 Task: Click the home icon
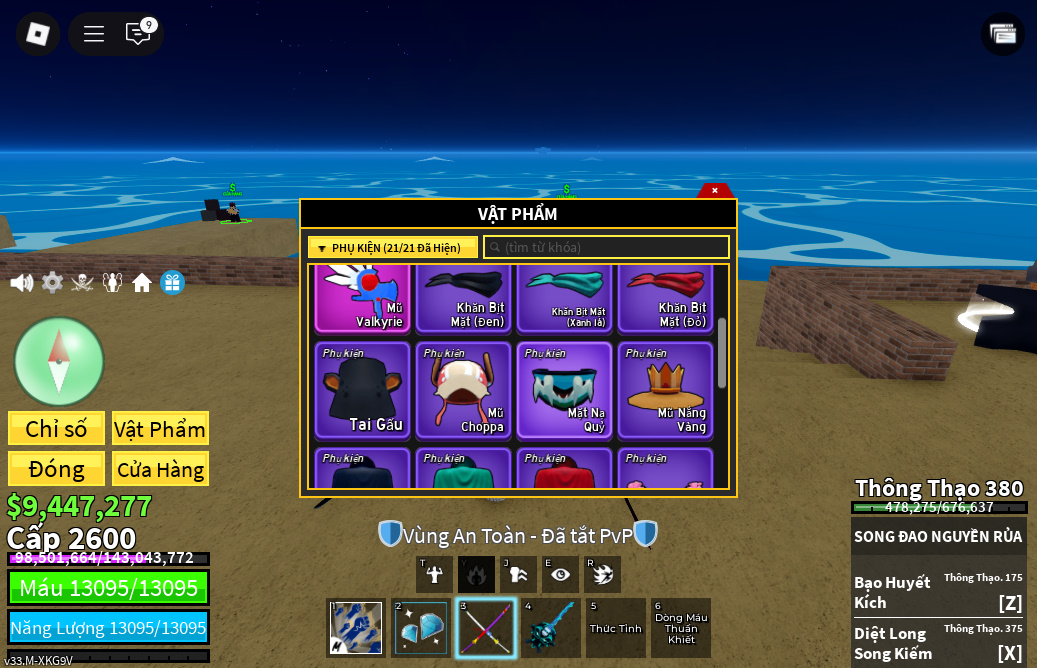click(142, 283)
